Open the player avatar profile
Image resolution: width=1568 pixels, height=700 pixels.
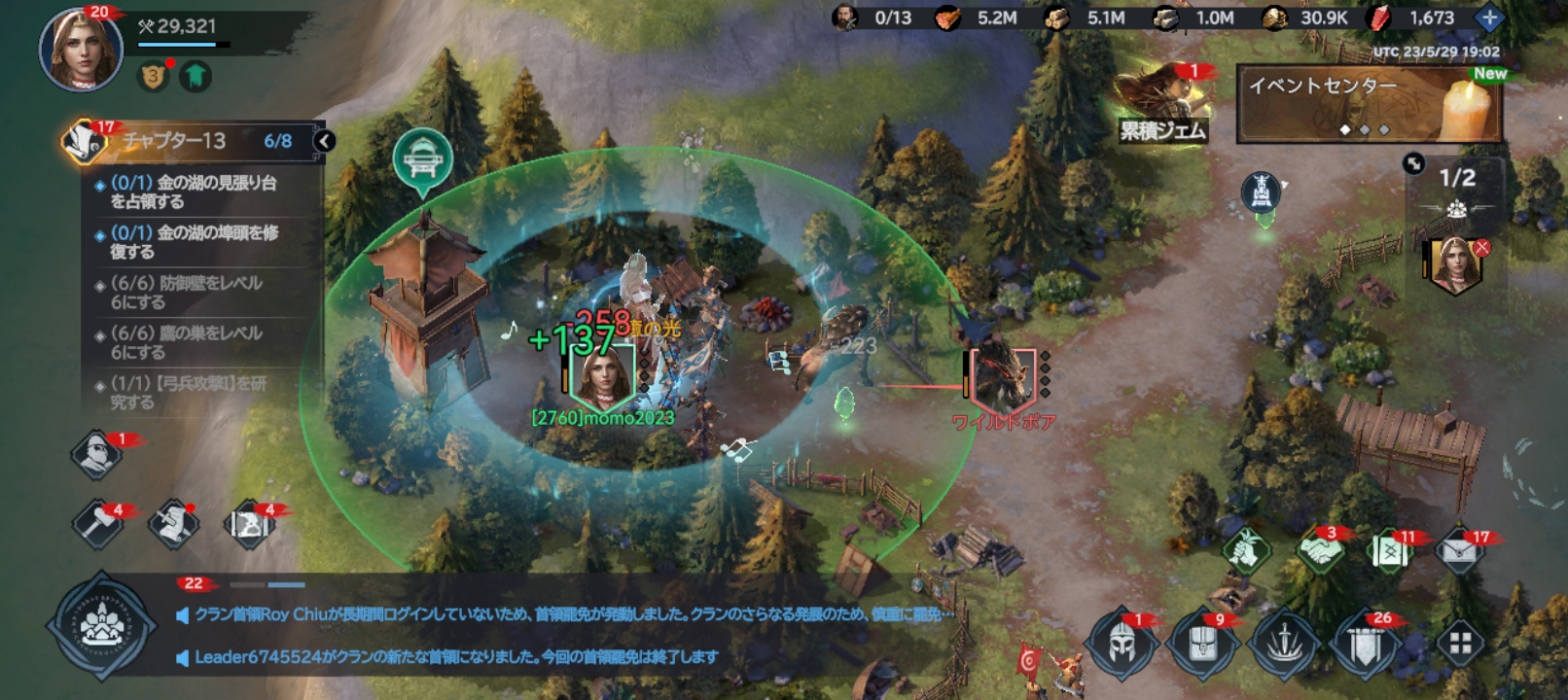pyautogui.click(x=80, y=49)
